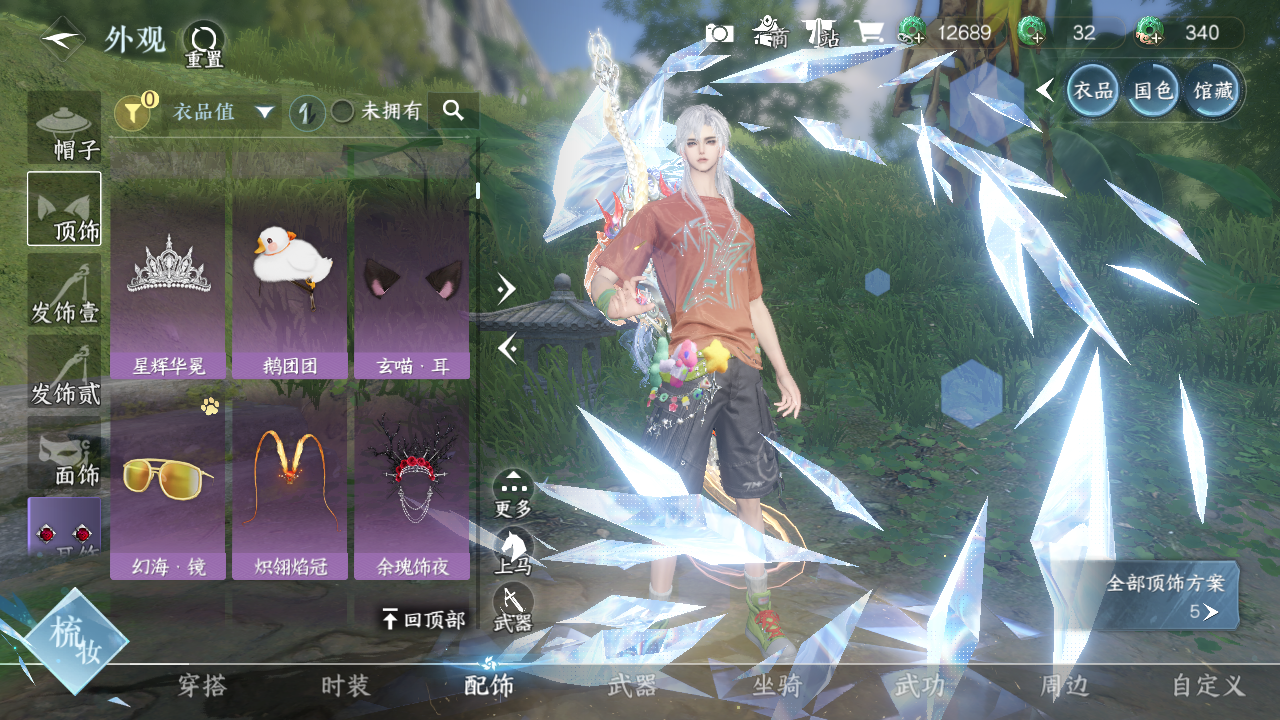This screenshot has width=1280, height=720.
Task: Open the 衣品值 sort dropdown
Action: 223,112
